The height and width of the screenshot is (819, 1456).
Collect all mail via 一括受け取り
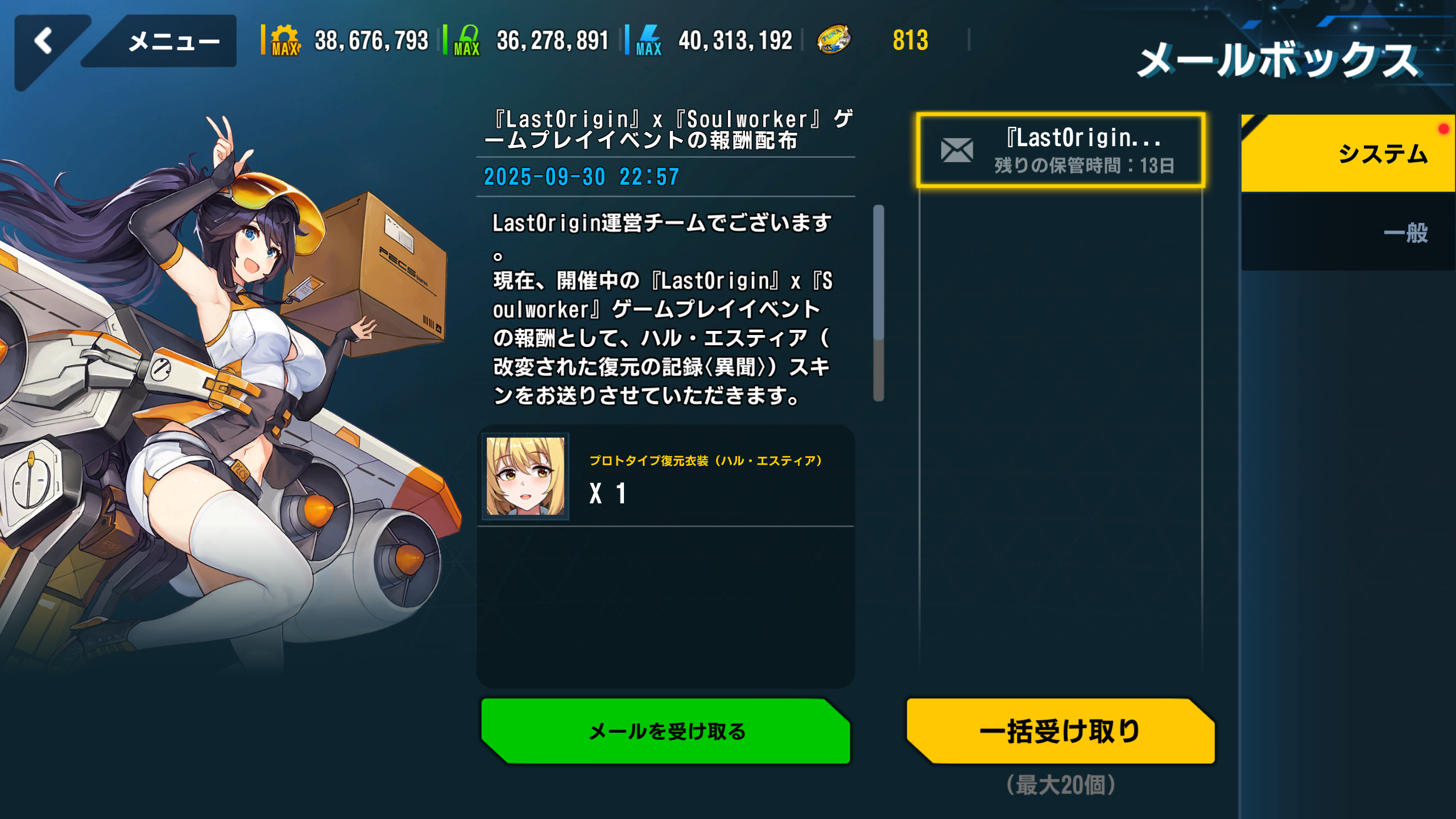point(1060,731)
